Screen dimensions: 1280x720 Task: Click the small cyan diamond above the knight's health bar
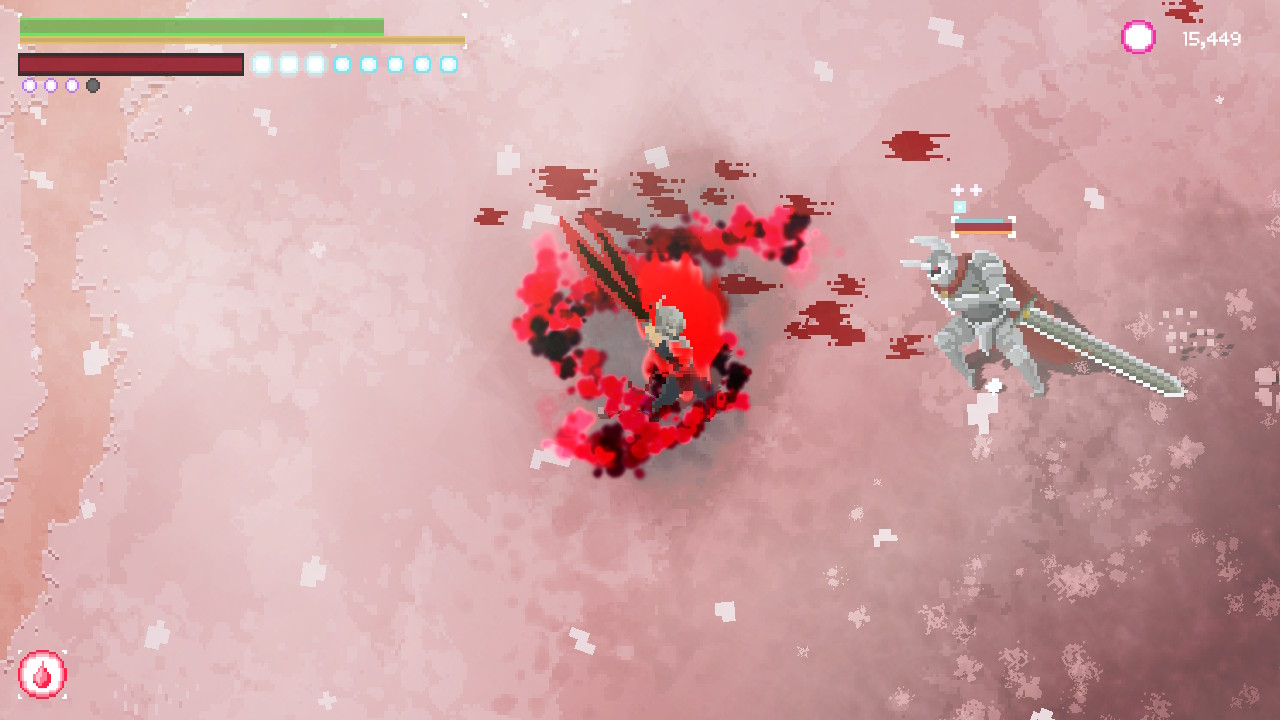[959, 206]
